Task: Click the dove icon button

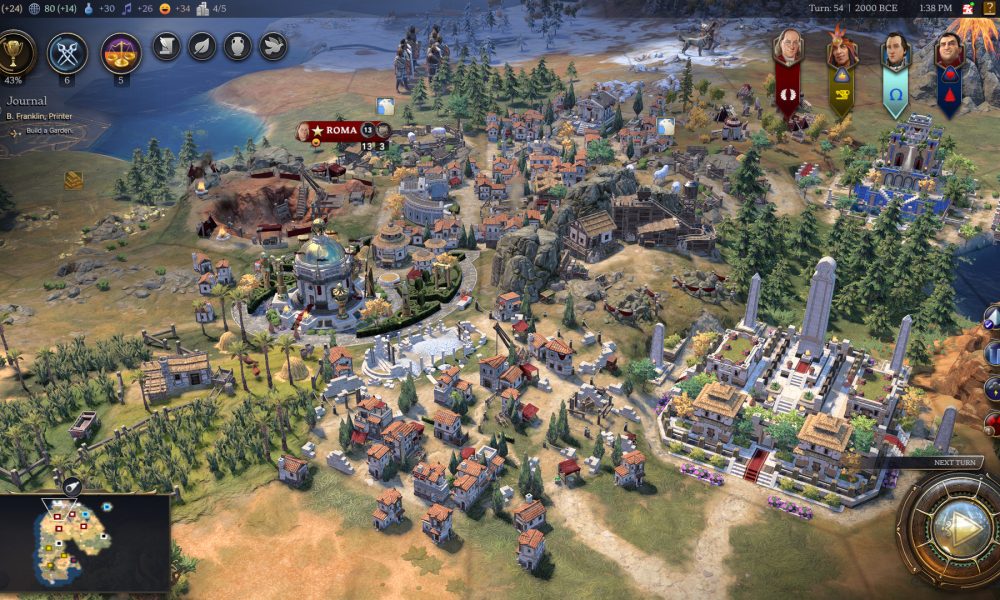Action: point(273,46)
